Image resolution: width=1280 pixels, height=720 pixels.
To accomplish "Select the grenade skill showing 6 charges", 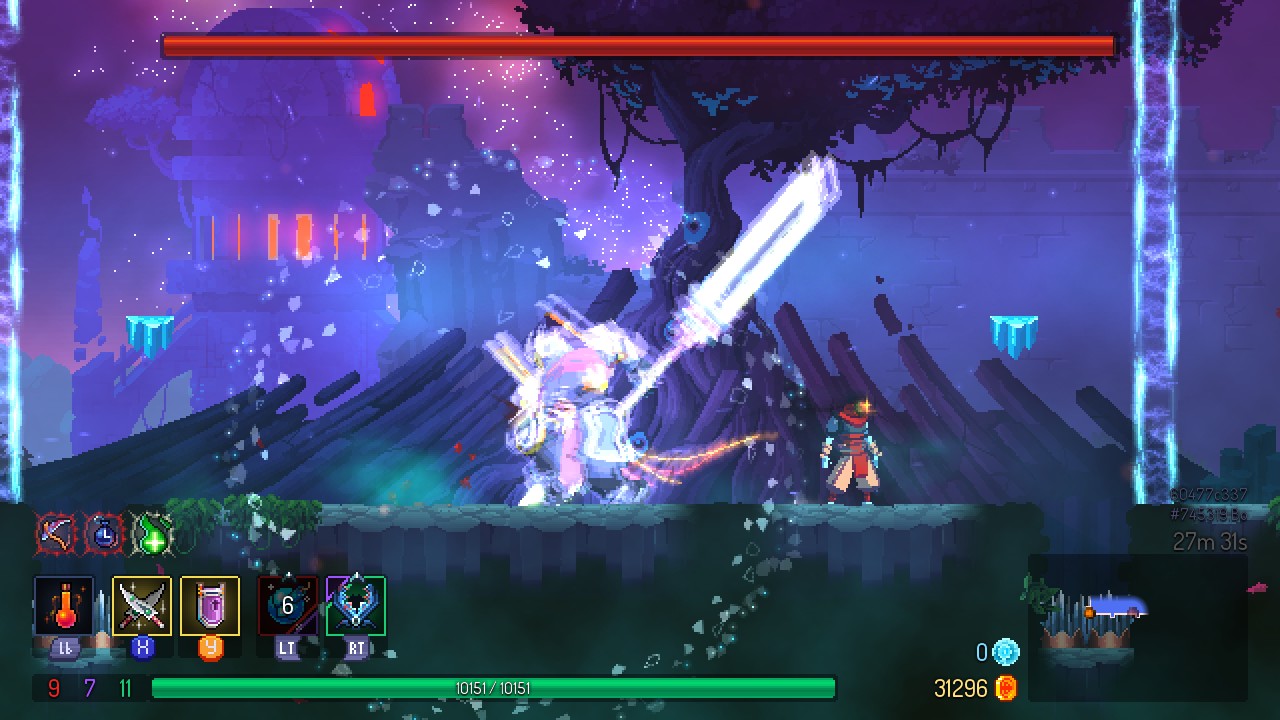I will click(x=285, y=605).
